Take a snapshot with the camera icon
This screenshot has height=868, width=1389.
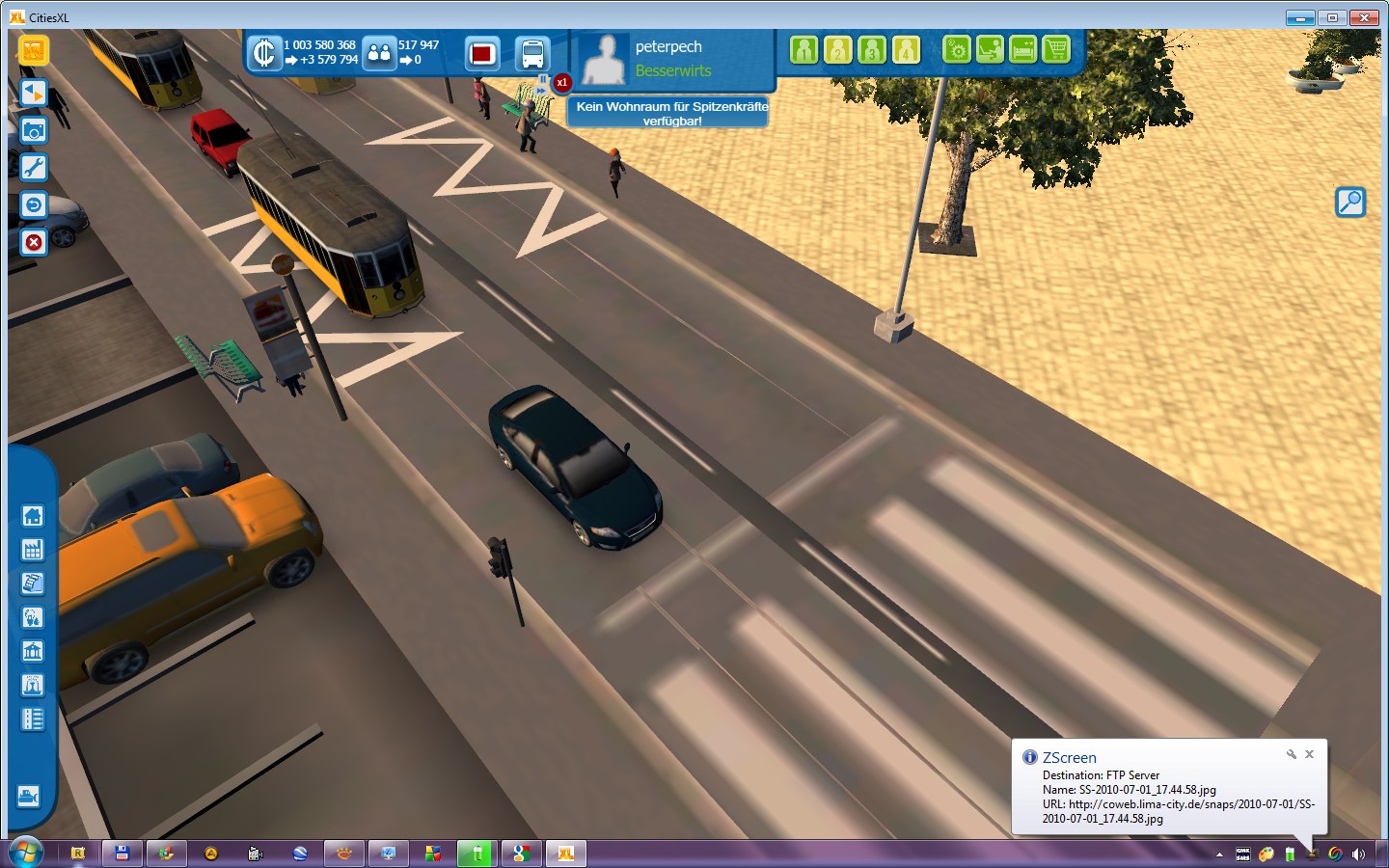[33, 130]
